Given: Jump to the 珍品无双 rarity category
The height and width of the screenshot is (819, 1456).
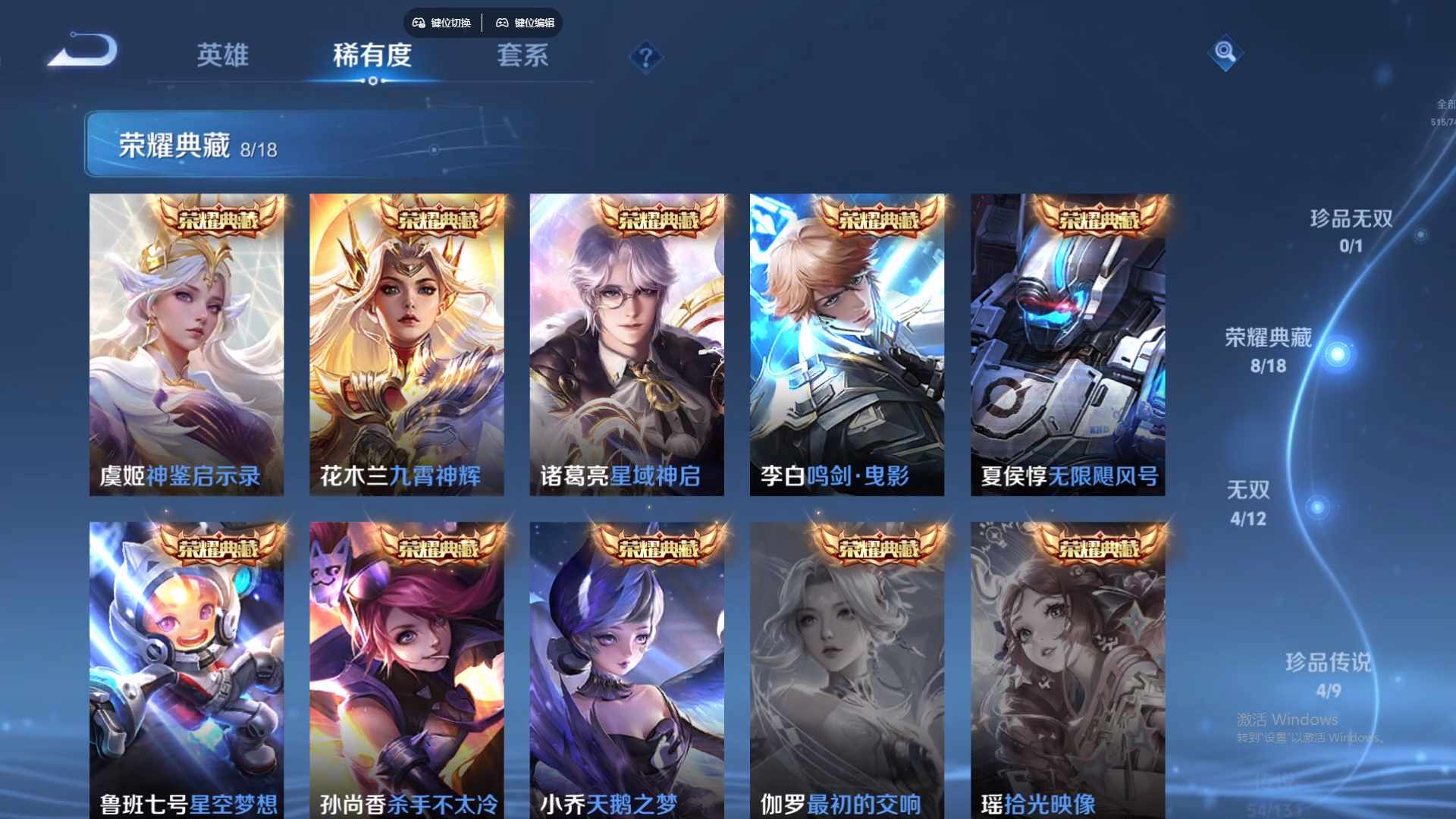Looking at the screenshot, I should click(x=1351, y=231).
